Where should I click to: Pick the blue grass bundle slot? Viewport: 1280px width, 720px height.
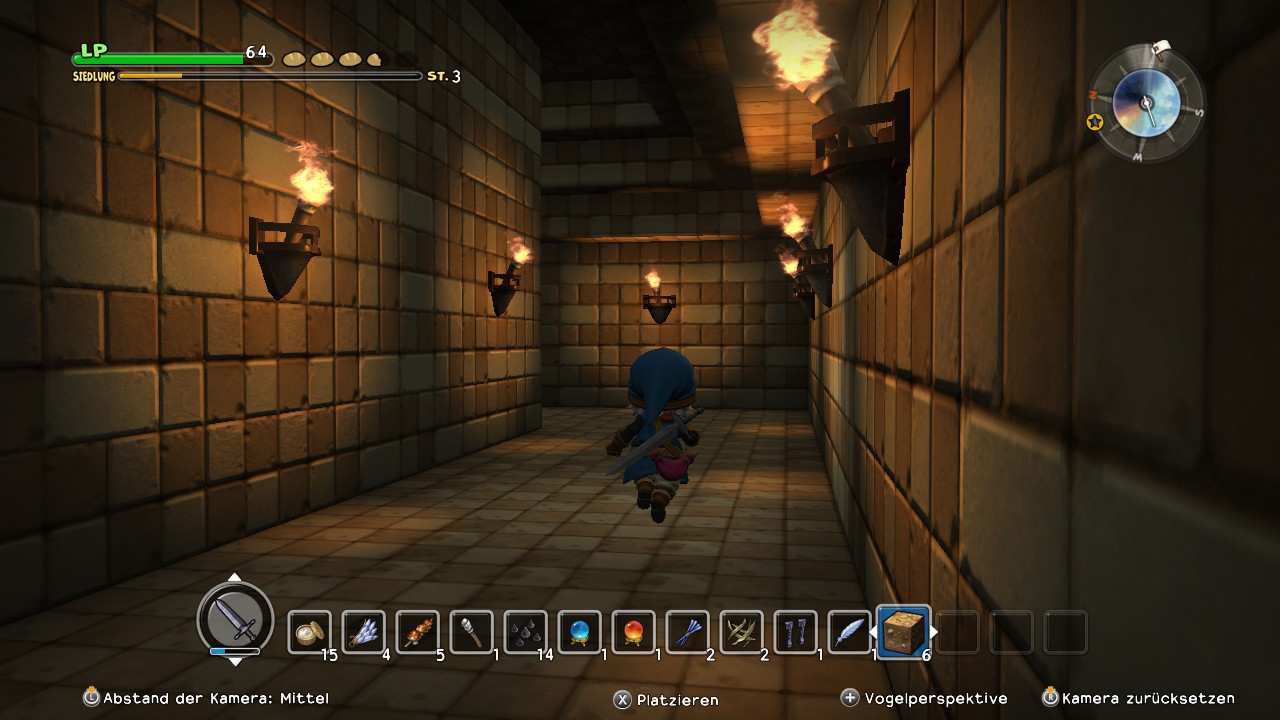pyautogui.click(x=687, y=632)
